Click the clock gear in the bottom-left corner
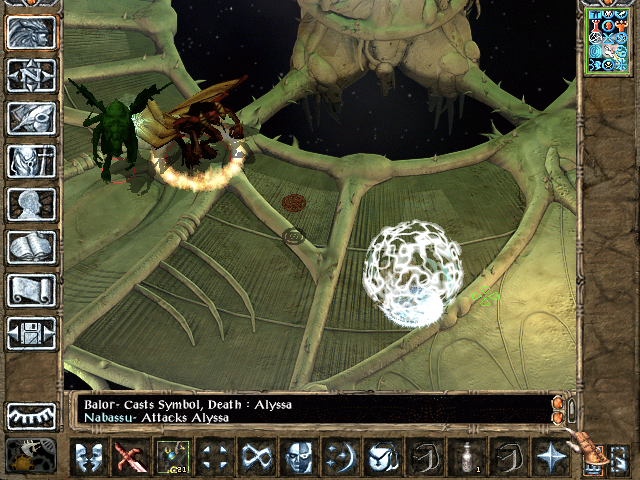The image size is (640, 480). 30,456
